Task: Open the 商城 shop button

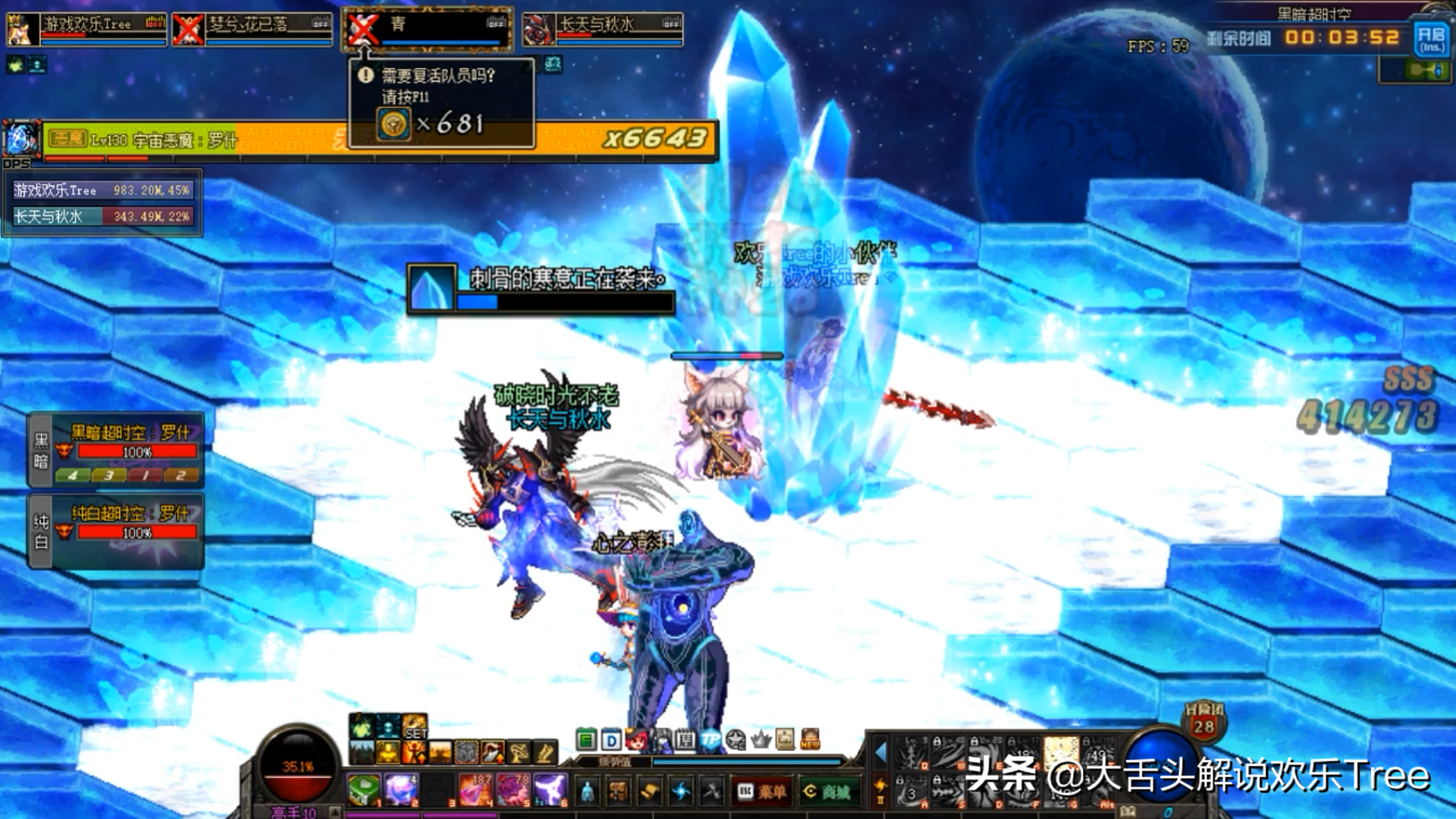Action: pyautogui.click(x=828, y=792)
